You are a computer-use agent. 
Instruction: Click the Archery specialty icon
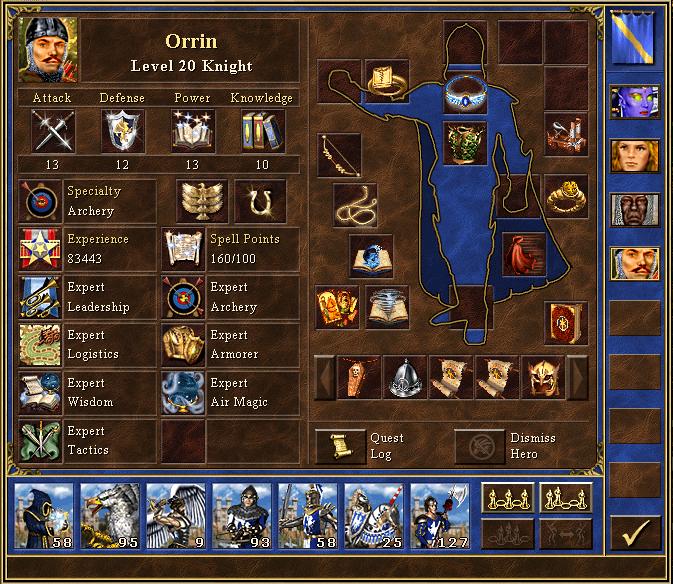tap(40, 201)
